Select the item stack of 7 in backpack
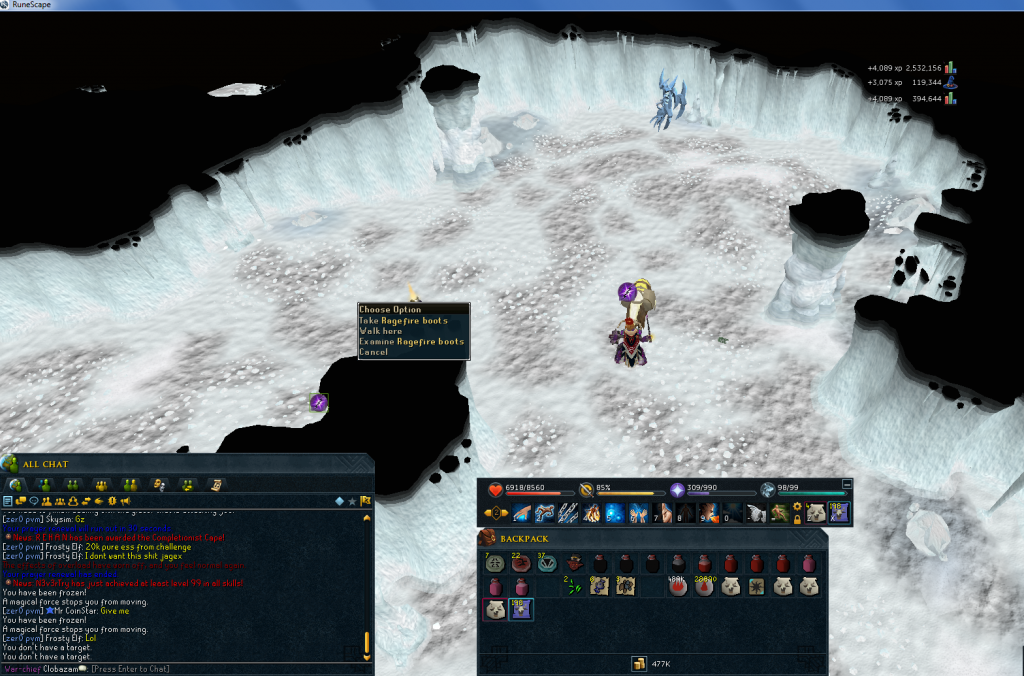This screenshot has width=1024, height=676. [495, 563]
